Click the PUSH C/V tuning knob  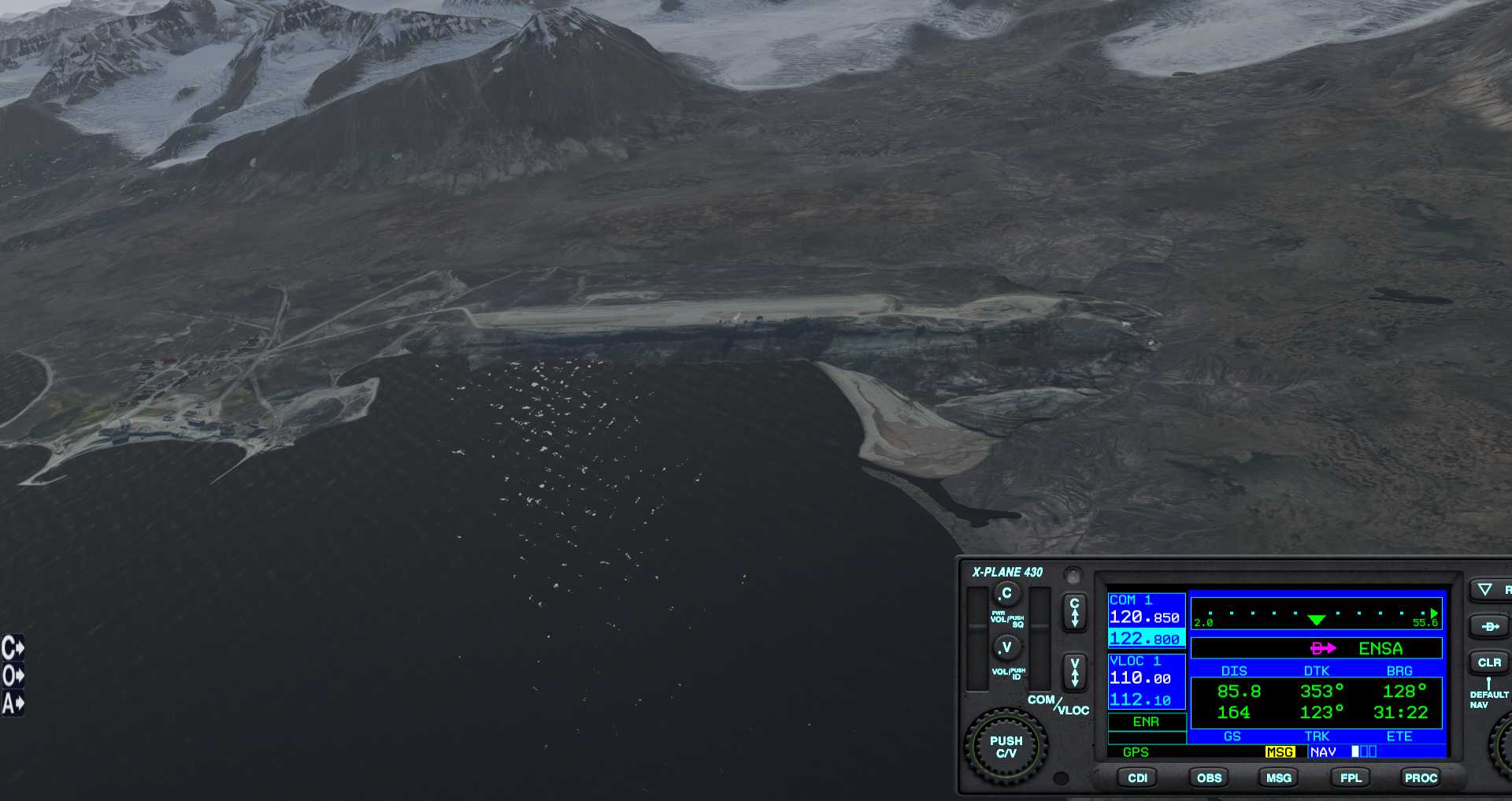coord(1006,747)
